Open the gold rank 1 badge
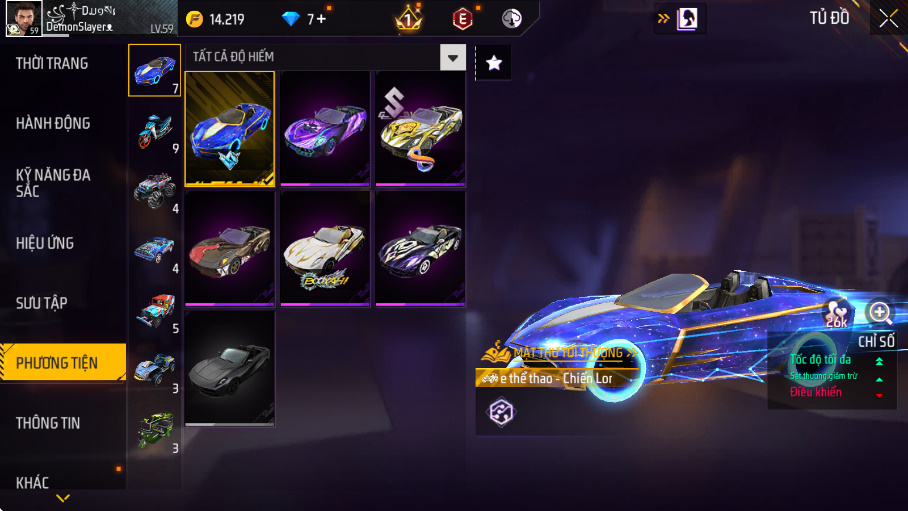 (409, 18)
